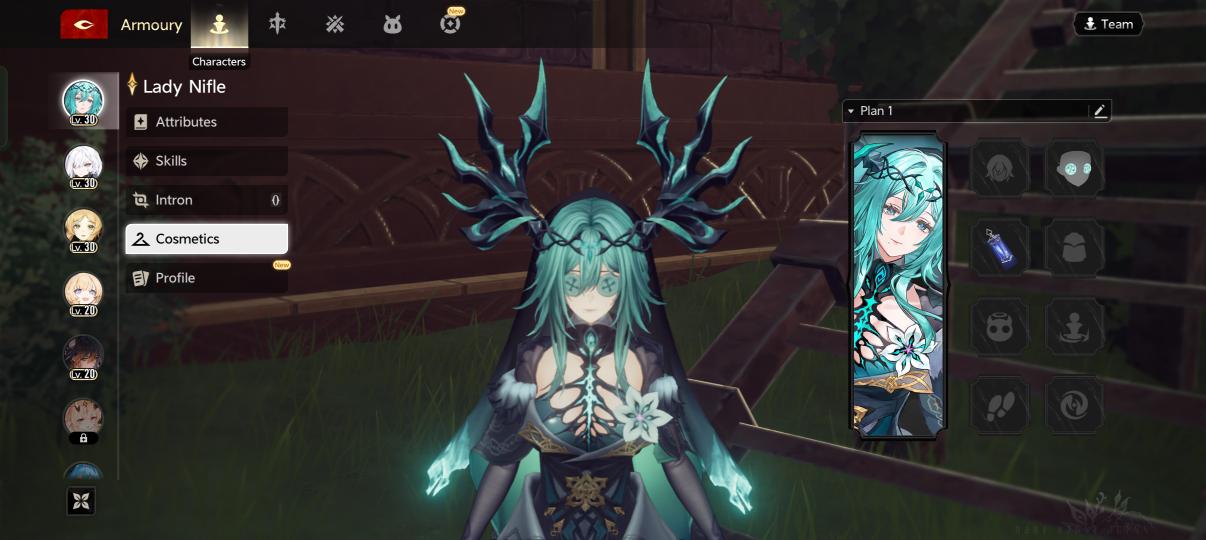Open the glowing-eyes face cosmetic slot
Viewport: 1206px width, 540px height.
coord(1075,168)
